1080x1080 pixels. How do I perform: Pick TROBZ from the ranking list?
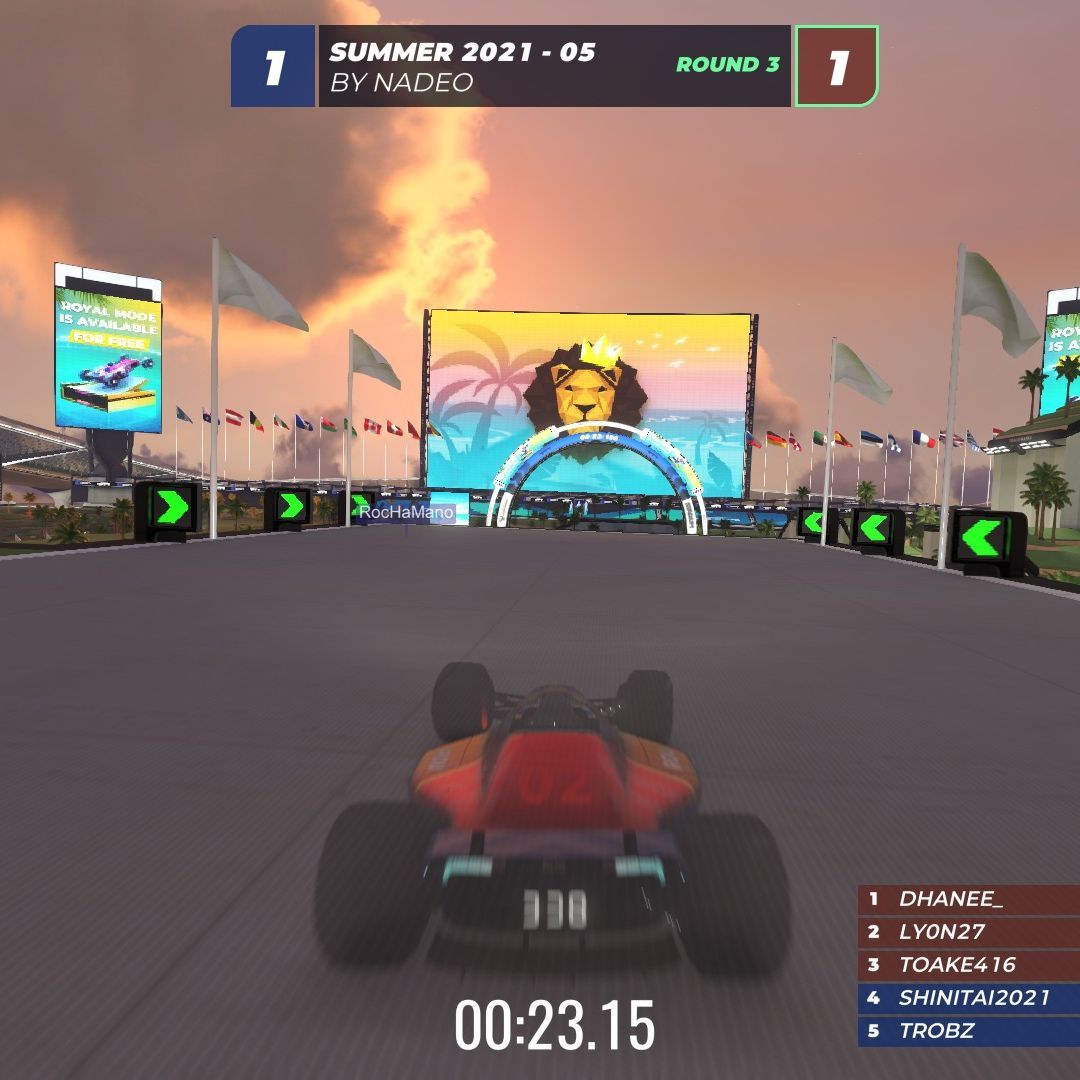[x=966, y=1031]
